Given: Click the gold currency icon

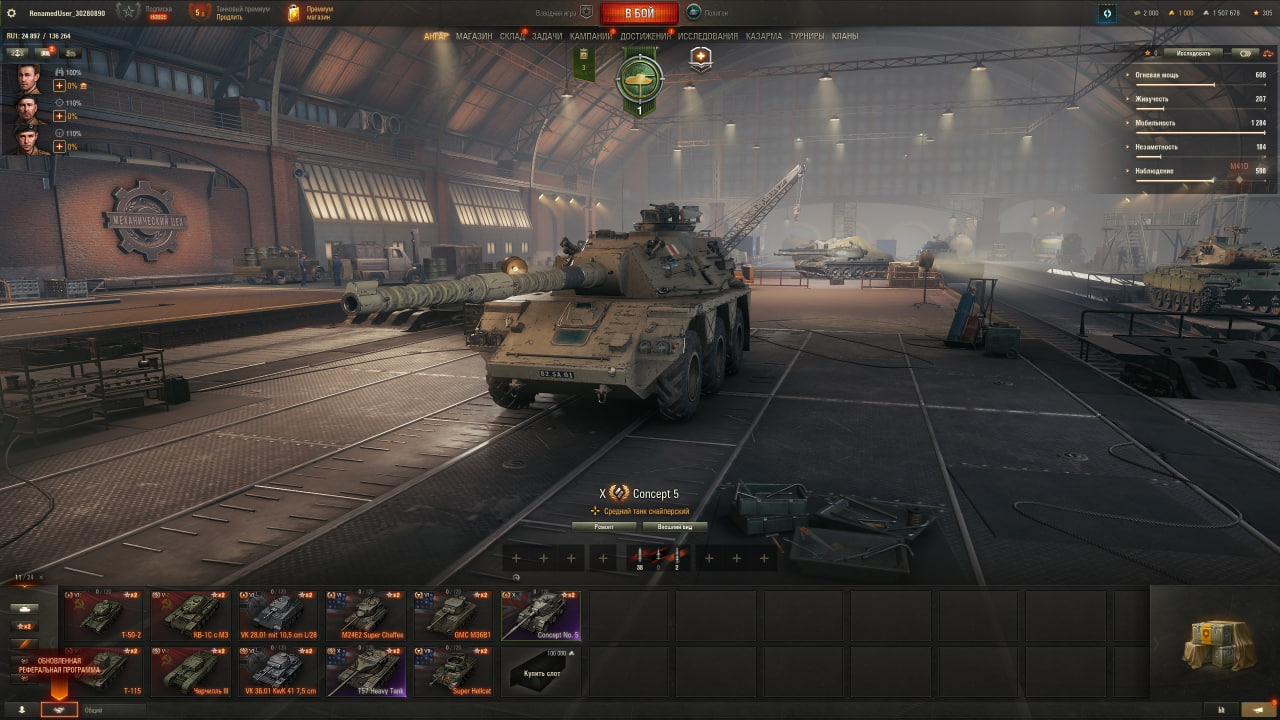Looking at the screenshot, I should pos(1171,13).
